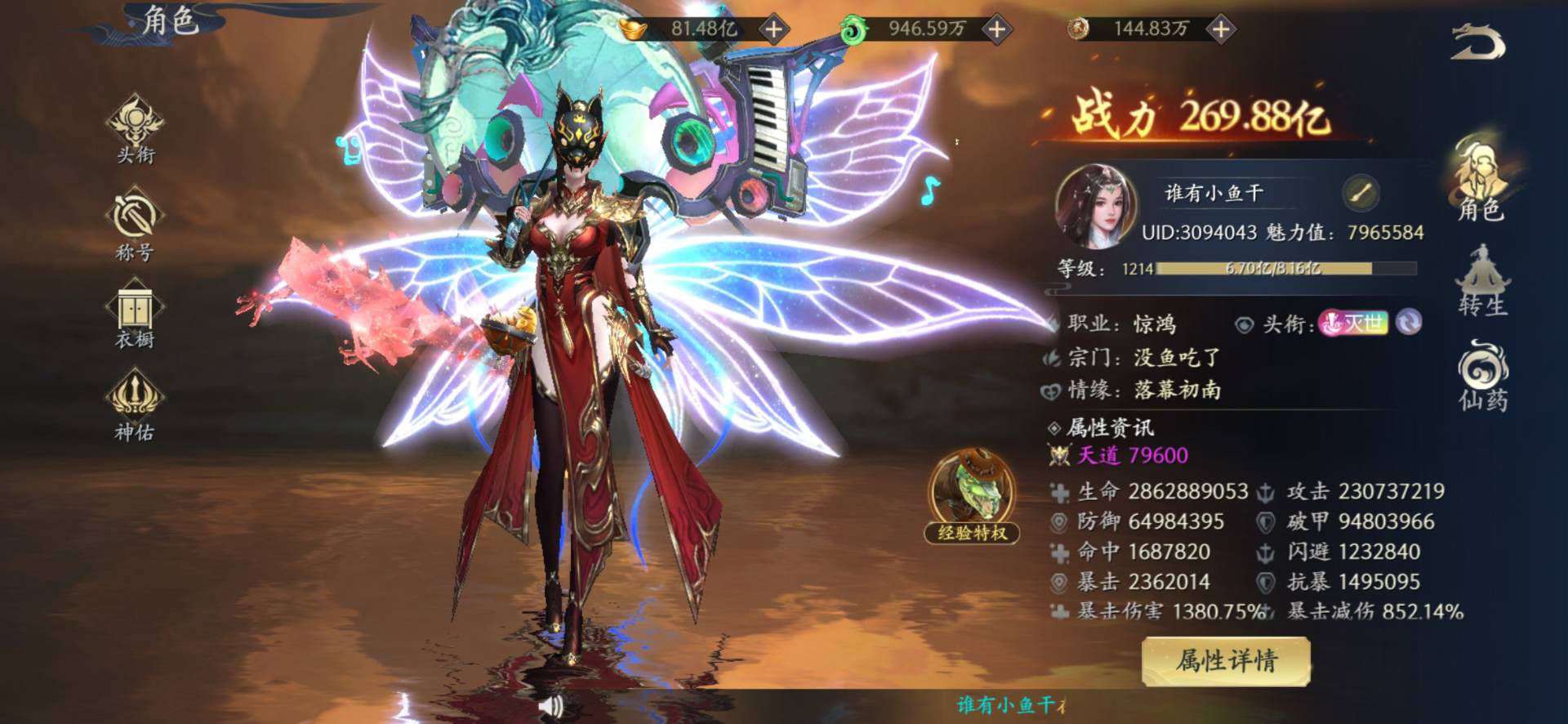1568x724 pixels.
Task: Add more gold ingots with plus button
Action: 773,29
